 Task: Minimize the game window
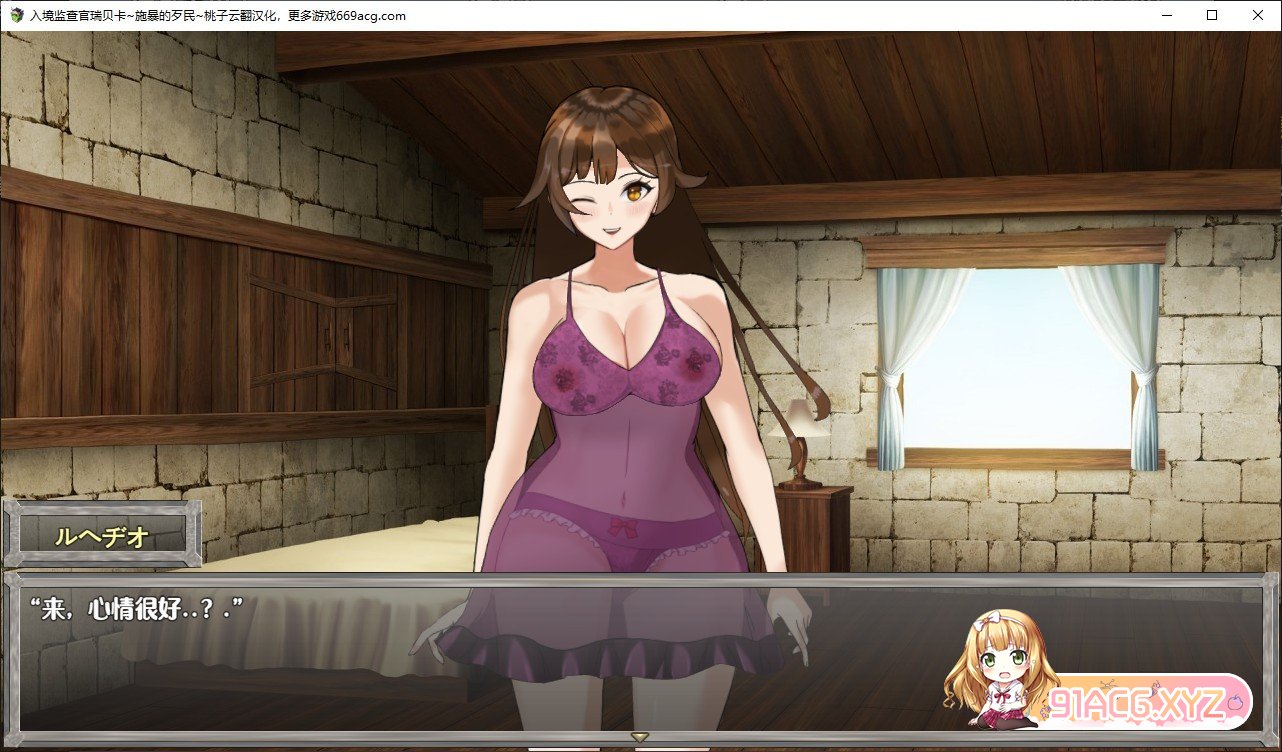click(x=1166, y=15)
